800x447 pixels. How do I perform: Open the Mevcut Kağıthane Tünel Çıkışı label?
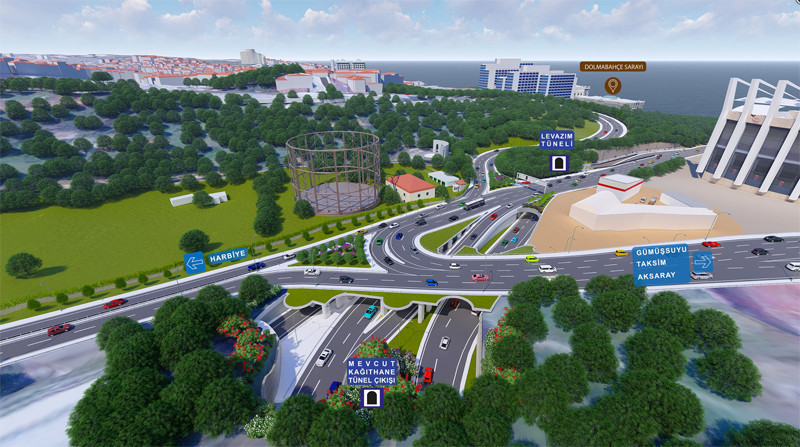tap(372, 374)
